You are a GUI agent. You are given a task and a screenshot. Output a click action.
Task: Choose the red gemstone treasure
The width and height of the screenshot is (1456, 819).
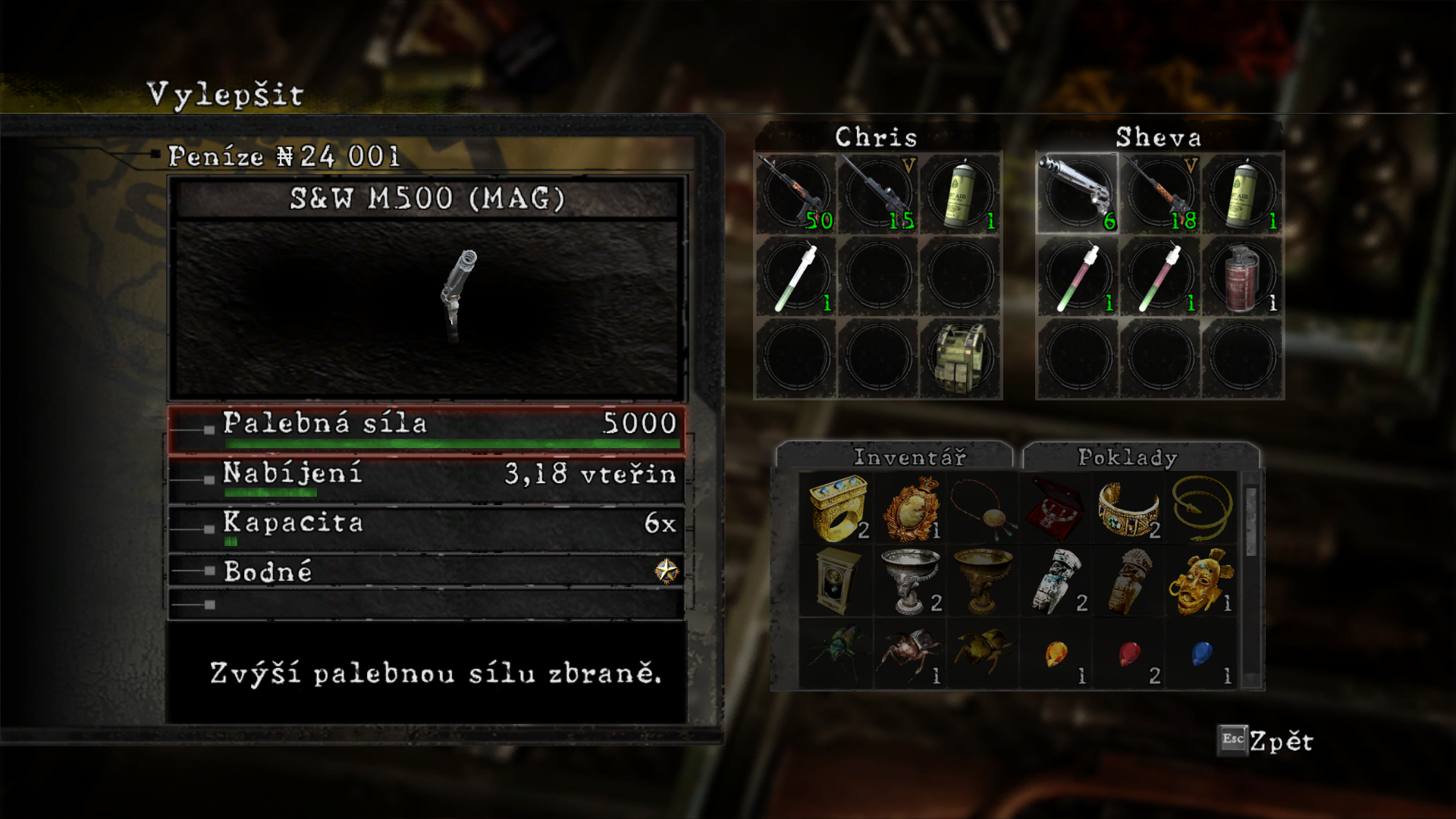(x=1129, y=654)
